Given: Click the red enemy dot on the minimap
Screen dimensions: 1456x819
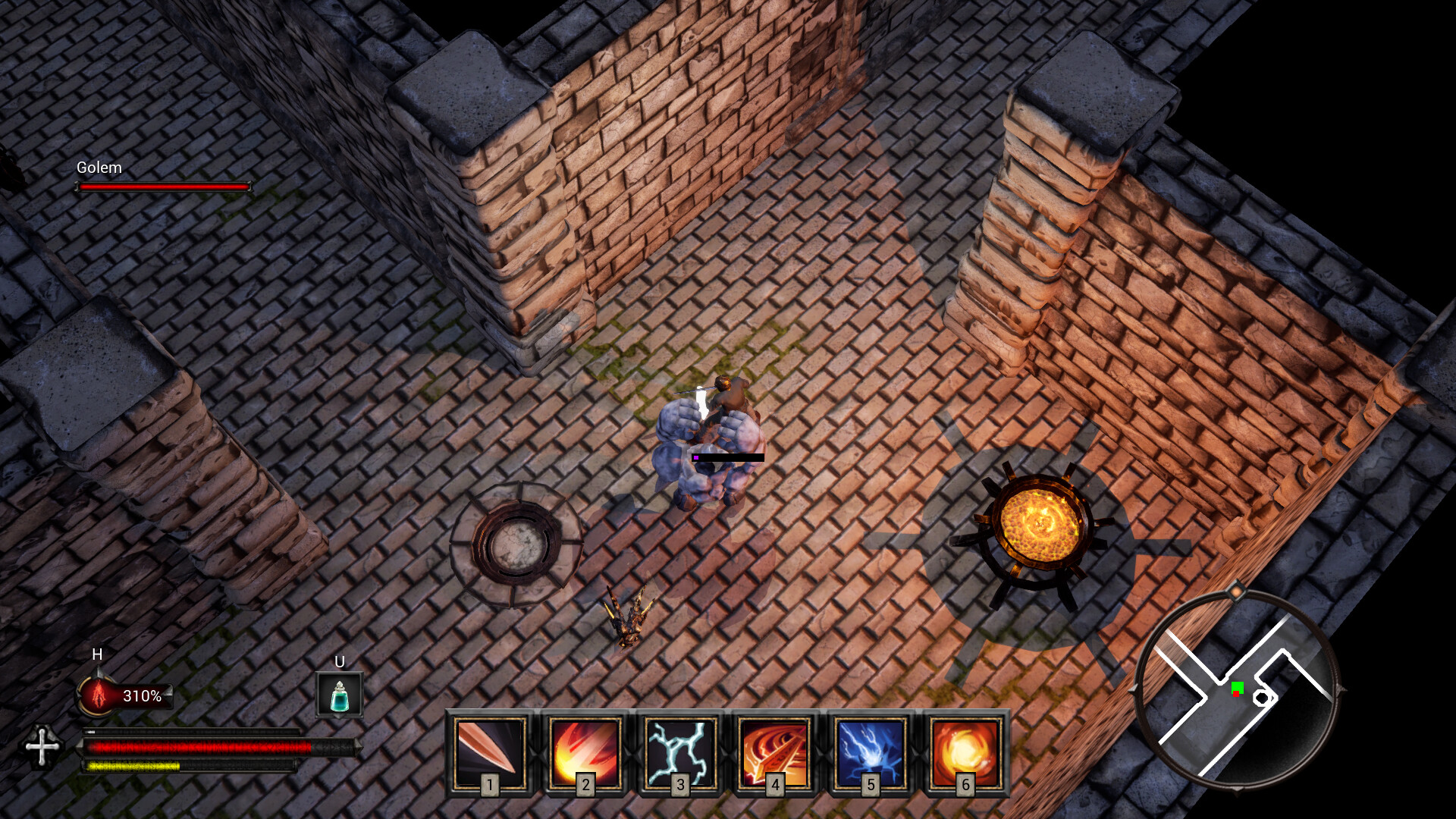Looking at the screenshot, I should [x=1236, y=694].
